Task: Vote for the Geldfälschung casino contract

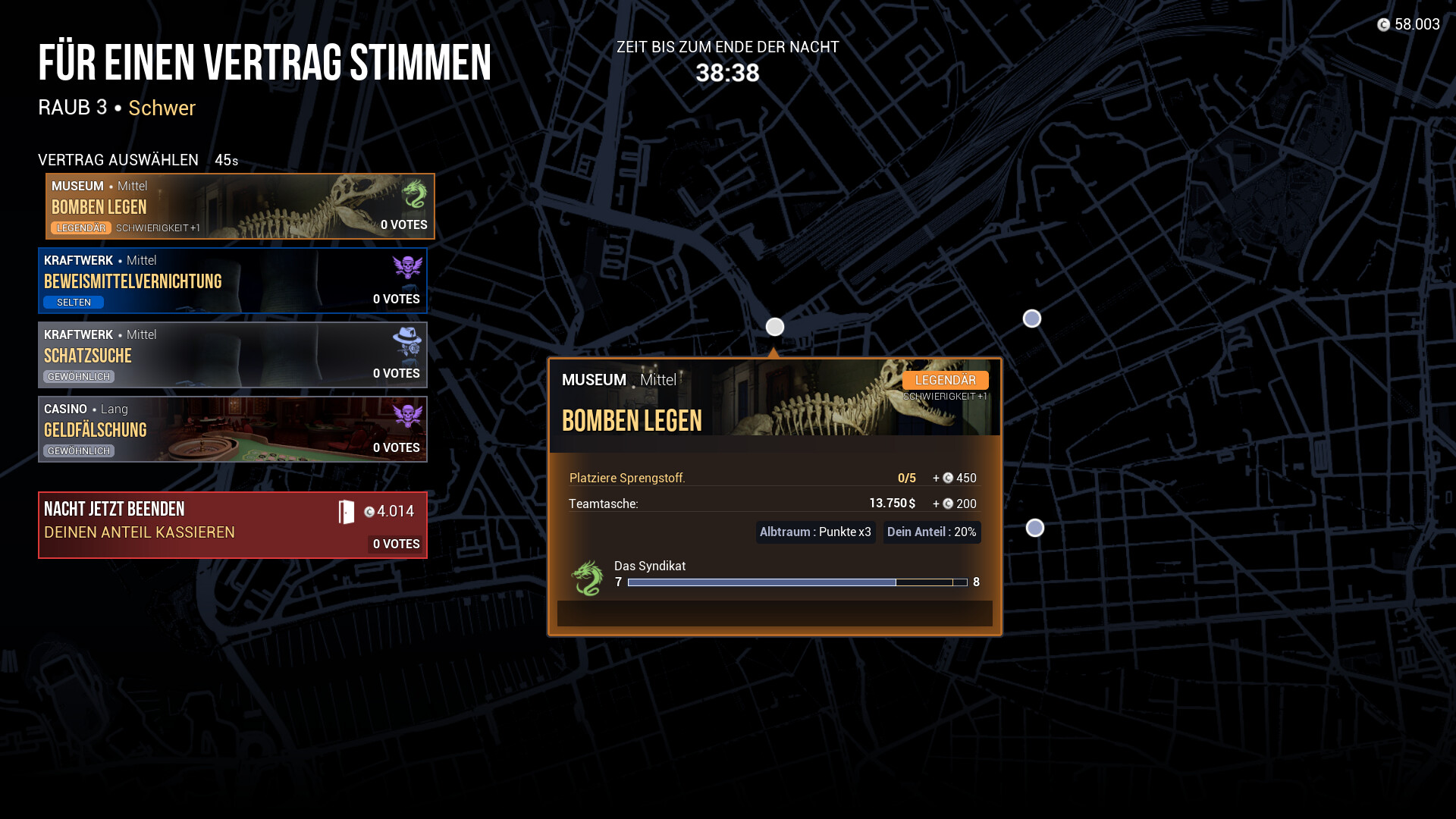Action: click(232, 428)
